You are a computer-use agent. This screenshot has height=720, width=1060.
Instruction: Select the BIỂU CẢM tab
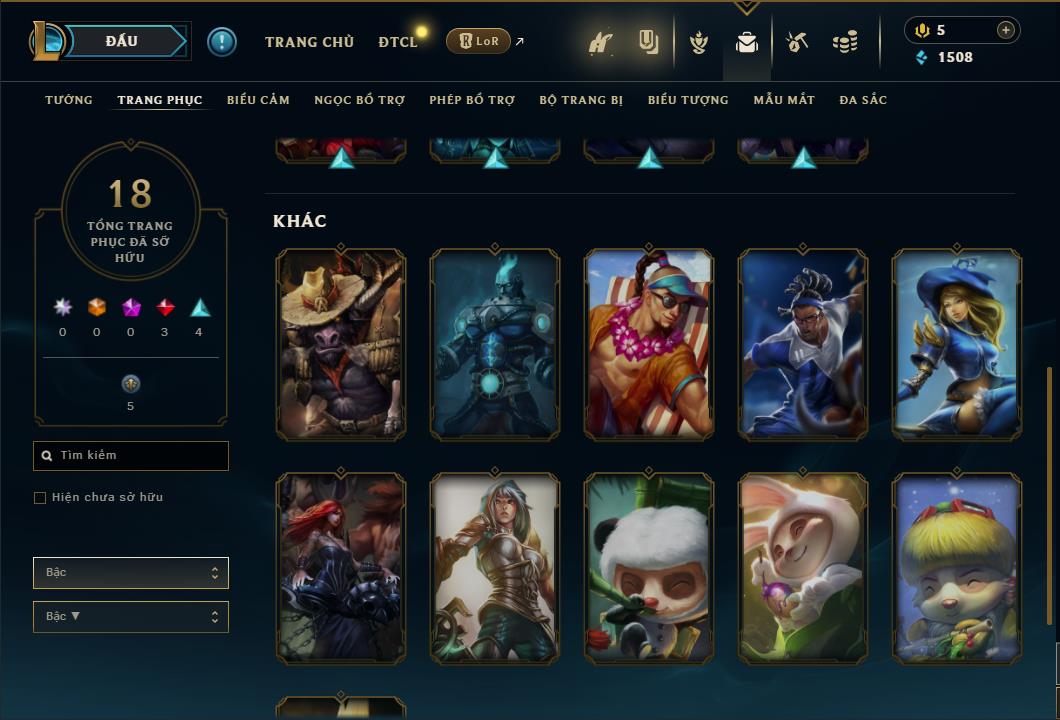[x=258, y=100]
